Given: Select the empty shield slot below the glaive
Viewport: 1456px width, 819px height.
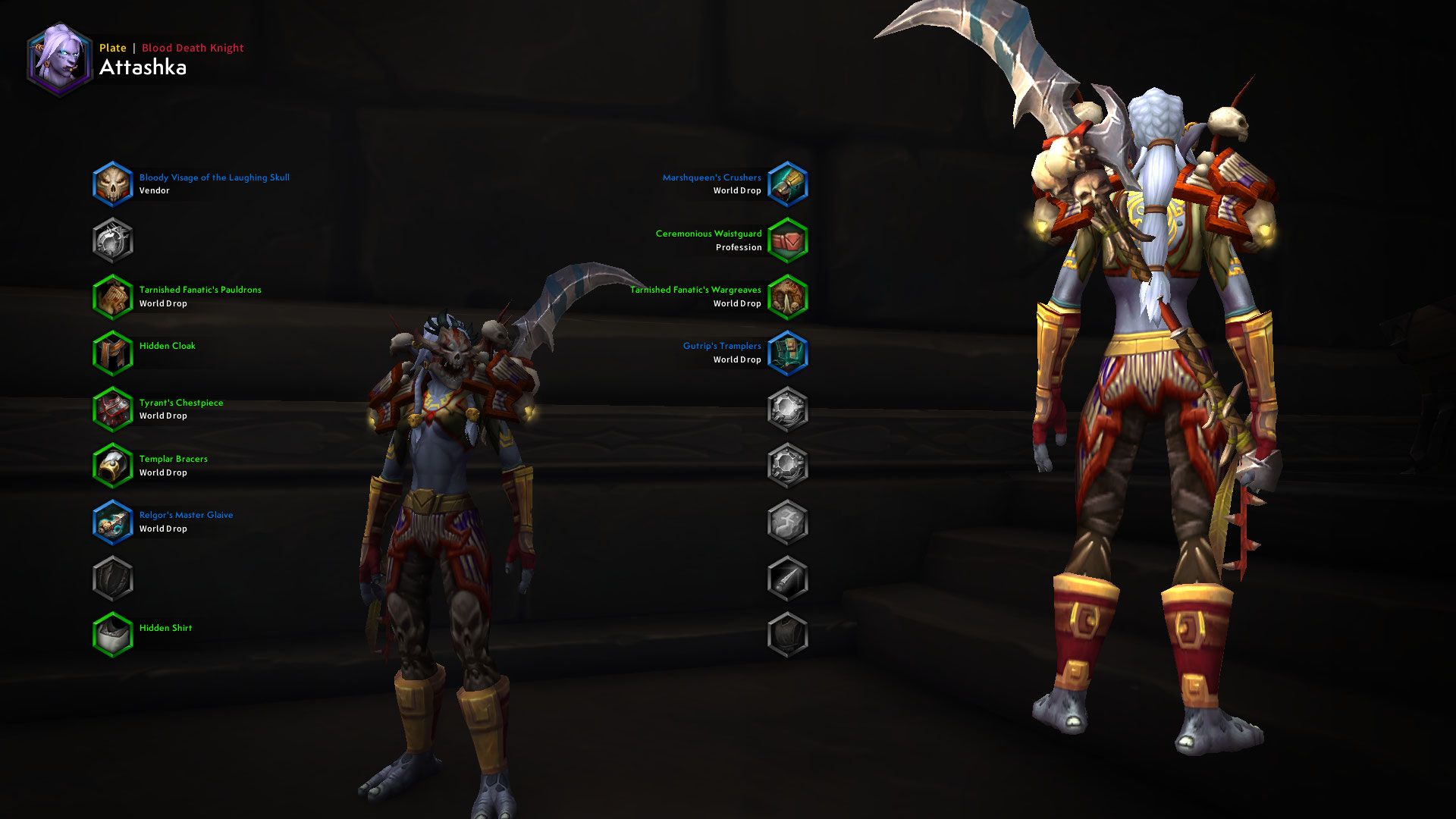Looking at the screenshot, I should coord(112,578).
